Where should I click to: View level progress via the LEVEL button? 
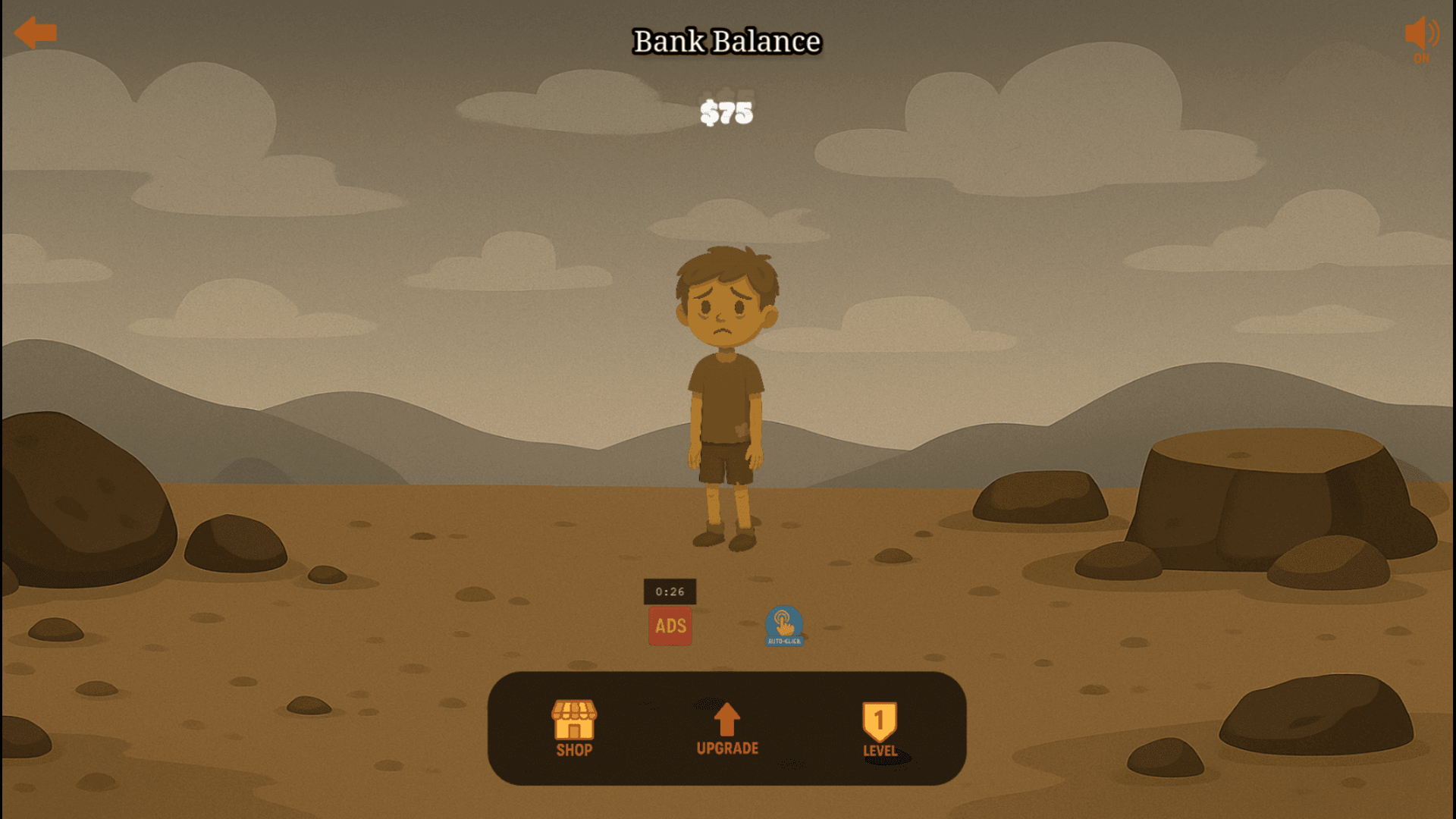pyautogui.click(x=880, y=728)
